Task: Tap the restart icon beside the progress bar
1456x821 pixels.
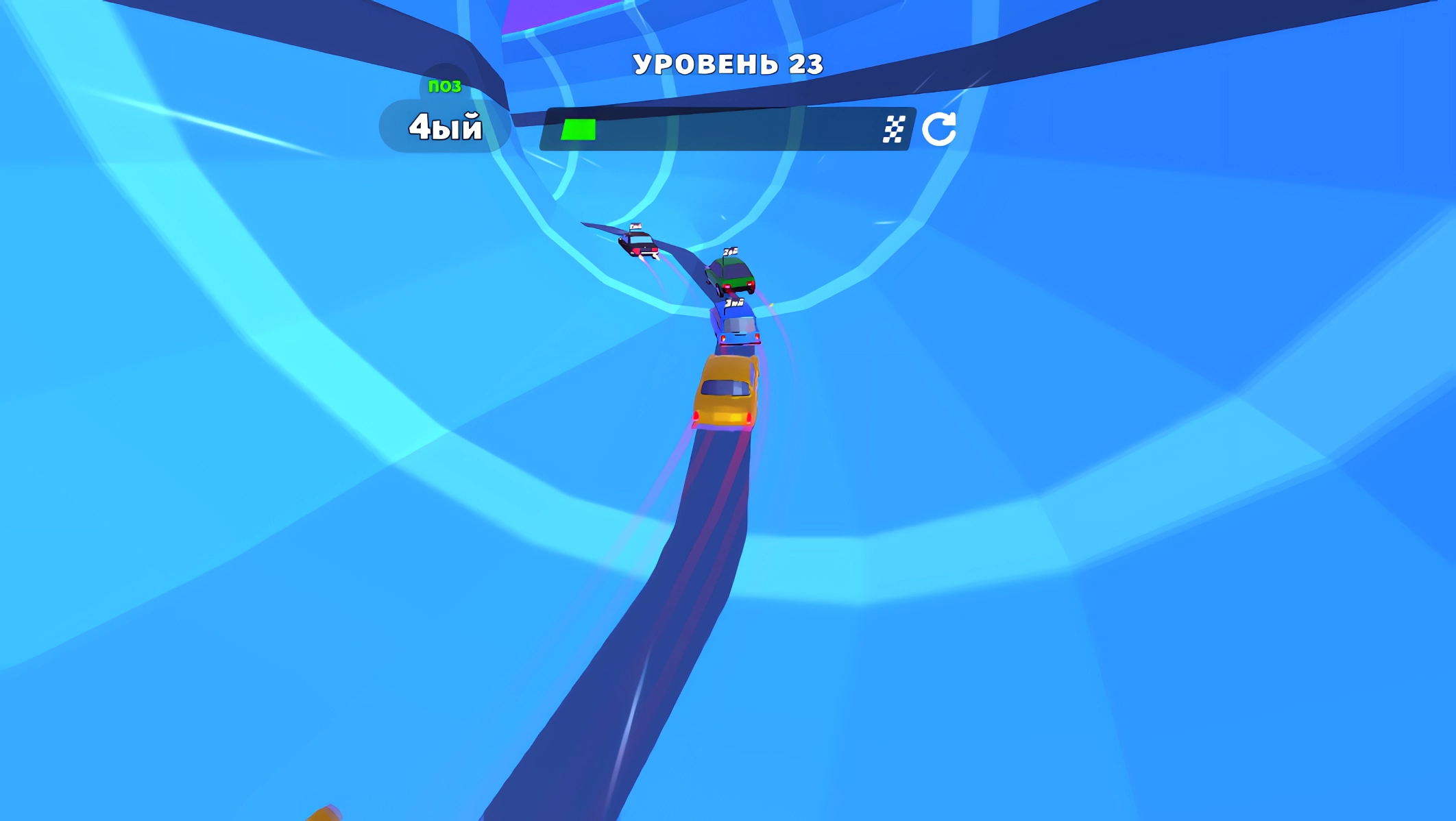Action: [x=940, y=127]
